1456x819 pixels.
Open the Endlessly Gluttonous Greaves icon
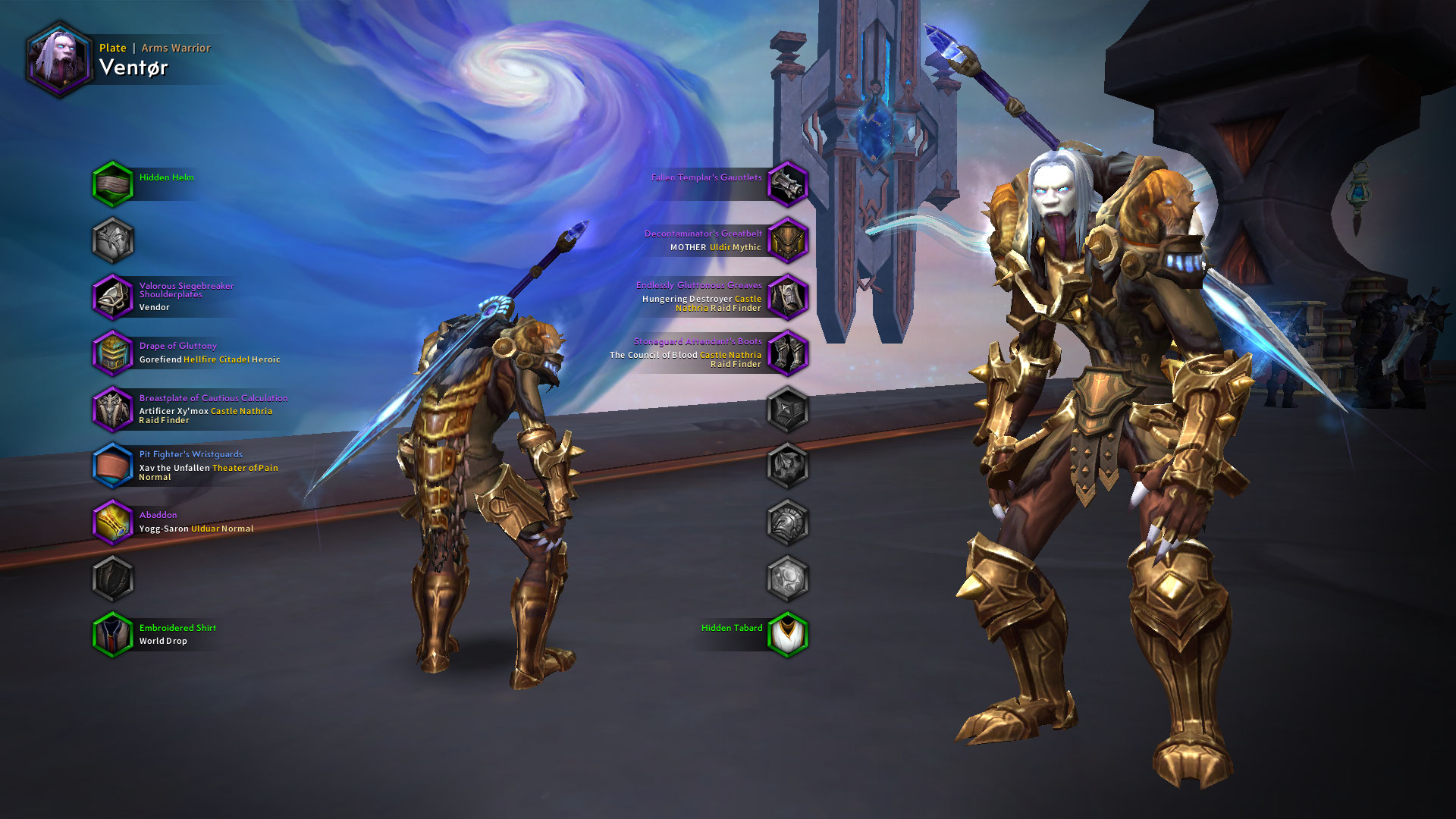[787, 297]
